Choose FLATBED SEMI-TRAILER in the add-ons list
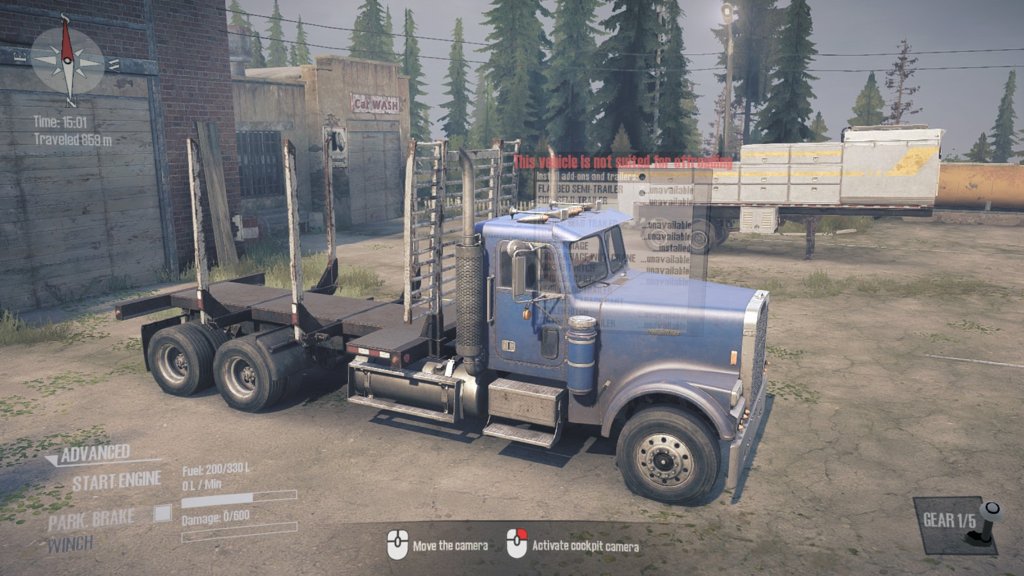 (x=580, y=189)
